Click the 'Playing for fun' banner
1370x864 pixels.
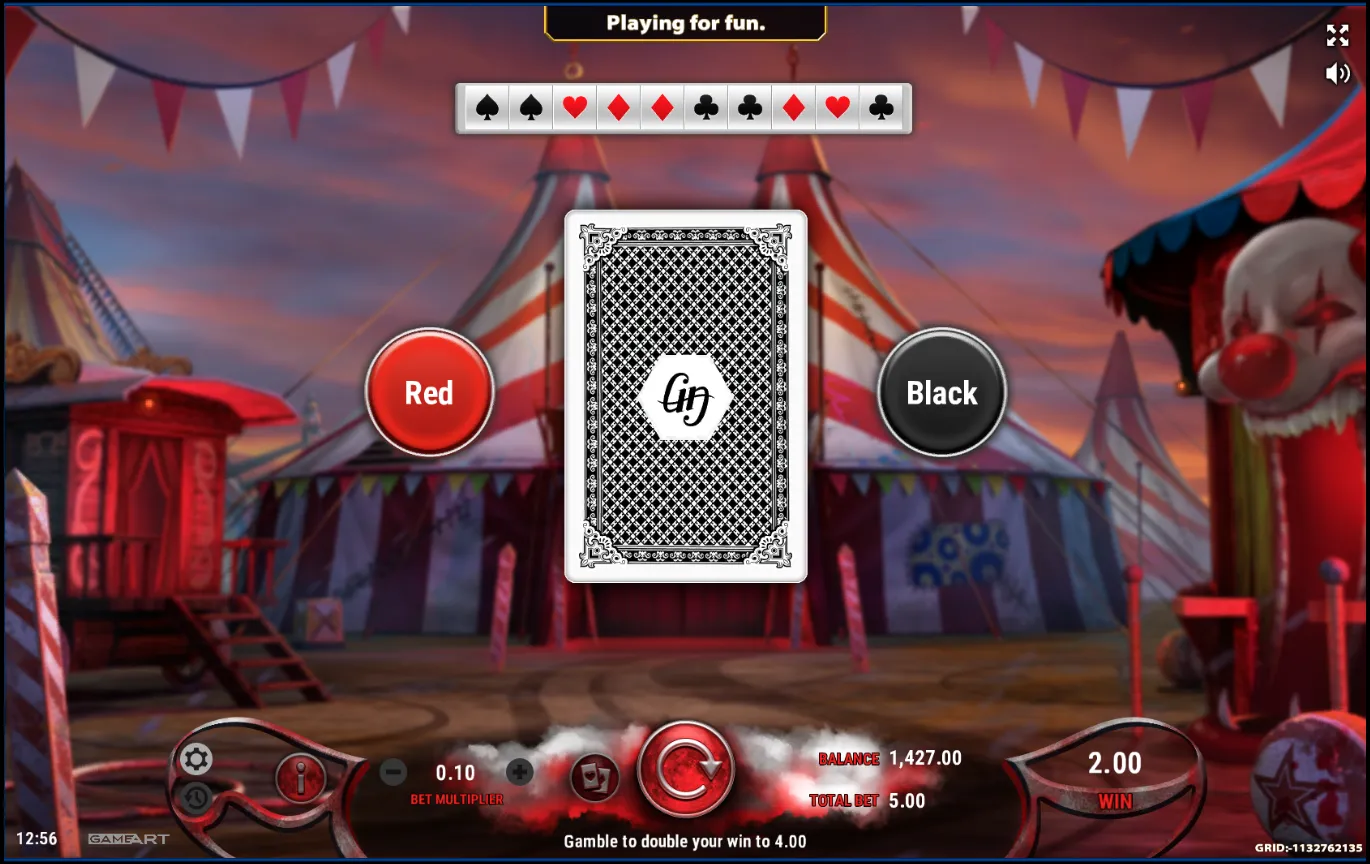[x=685, y=23]
